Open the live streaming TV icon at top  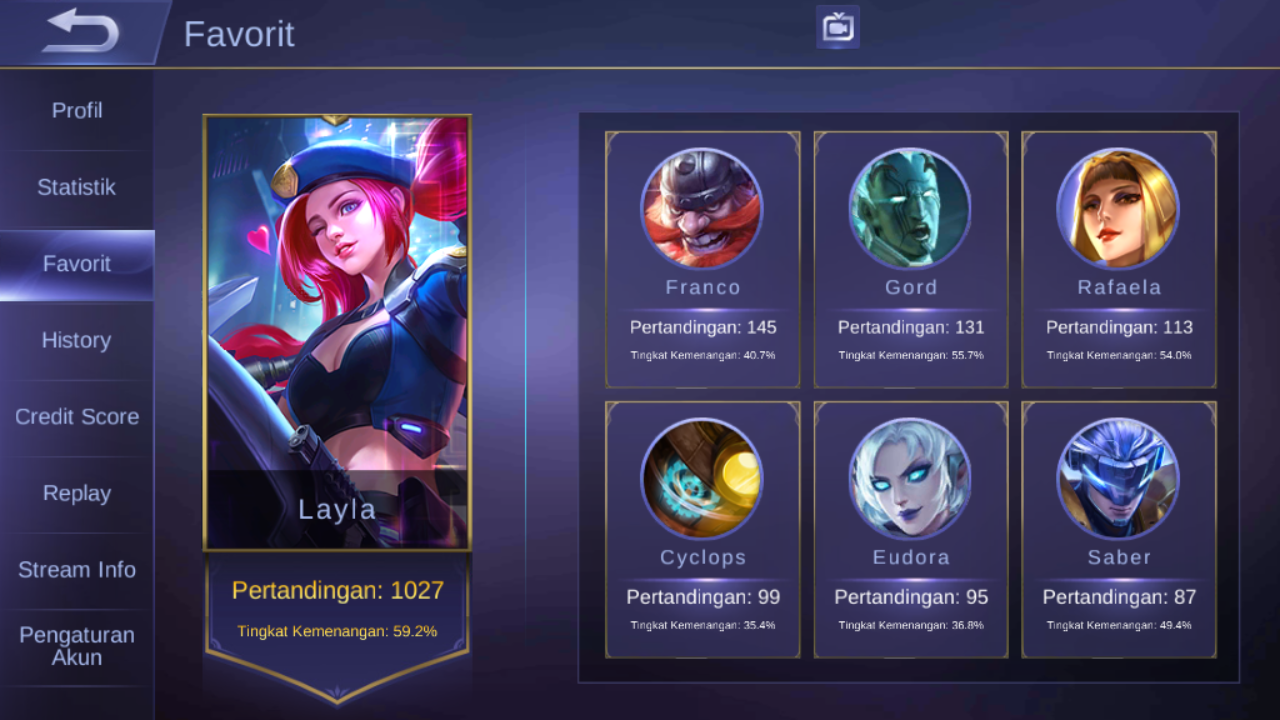pos(837,27)
